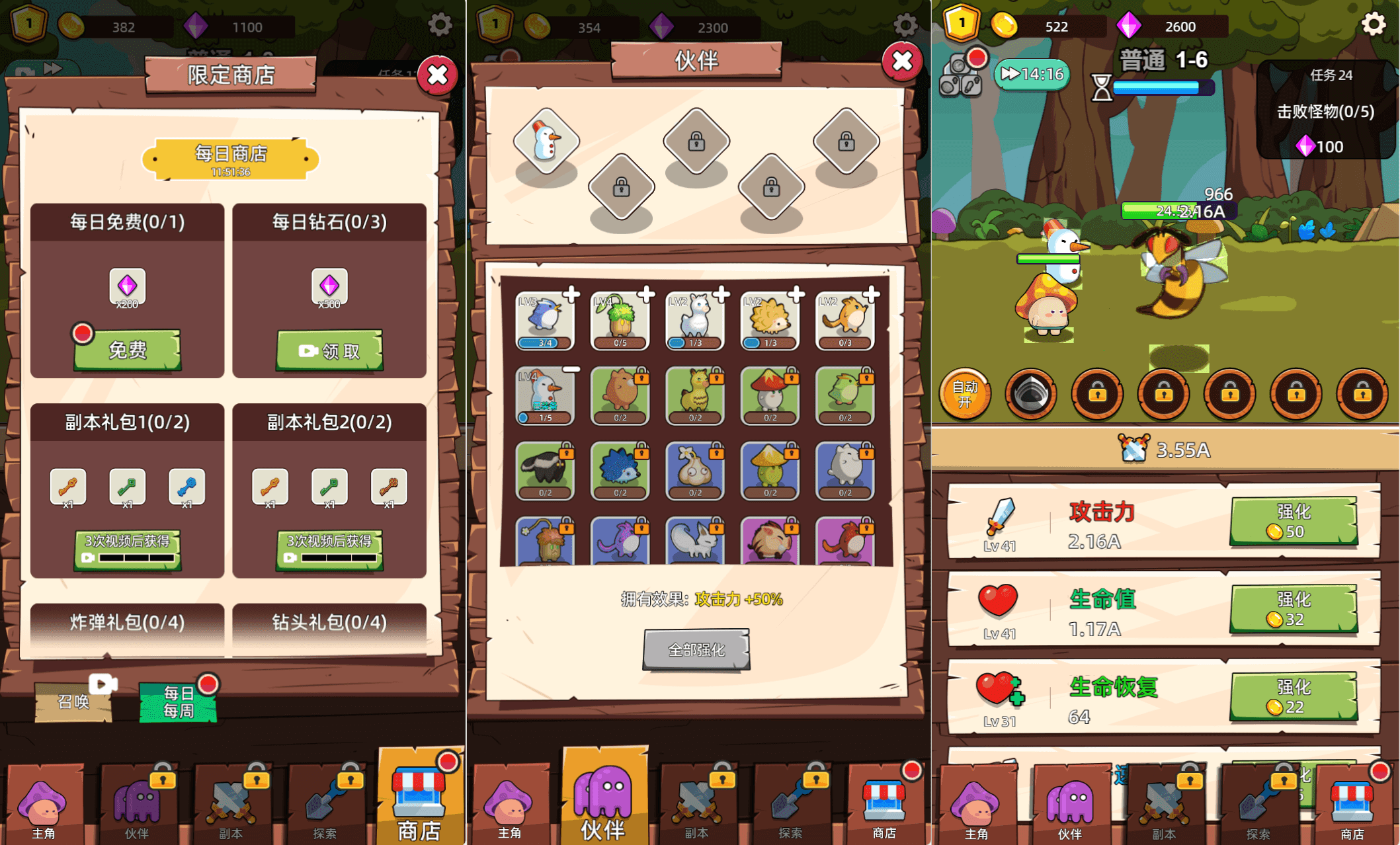Close the 伙伴 companion panel
This screenshot has width=1400, height=845.
coord(902,61)
